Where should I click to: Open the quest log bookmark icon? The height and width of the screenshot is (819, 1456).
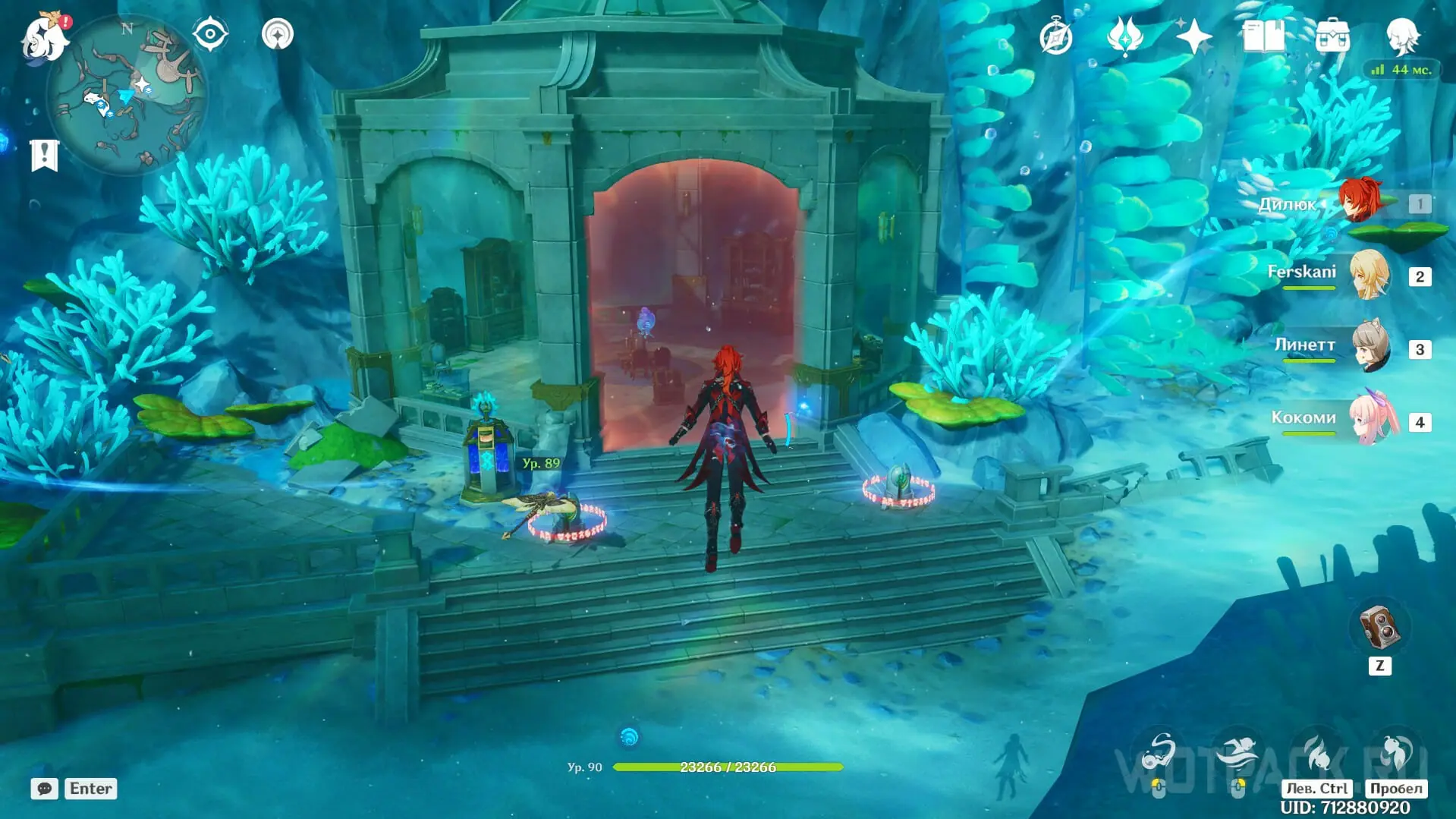pyautogui.click(x=44, y=156)
